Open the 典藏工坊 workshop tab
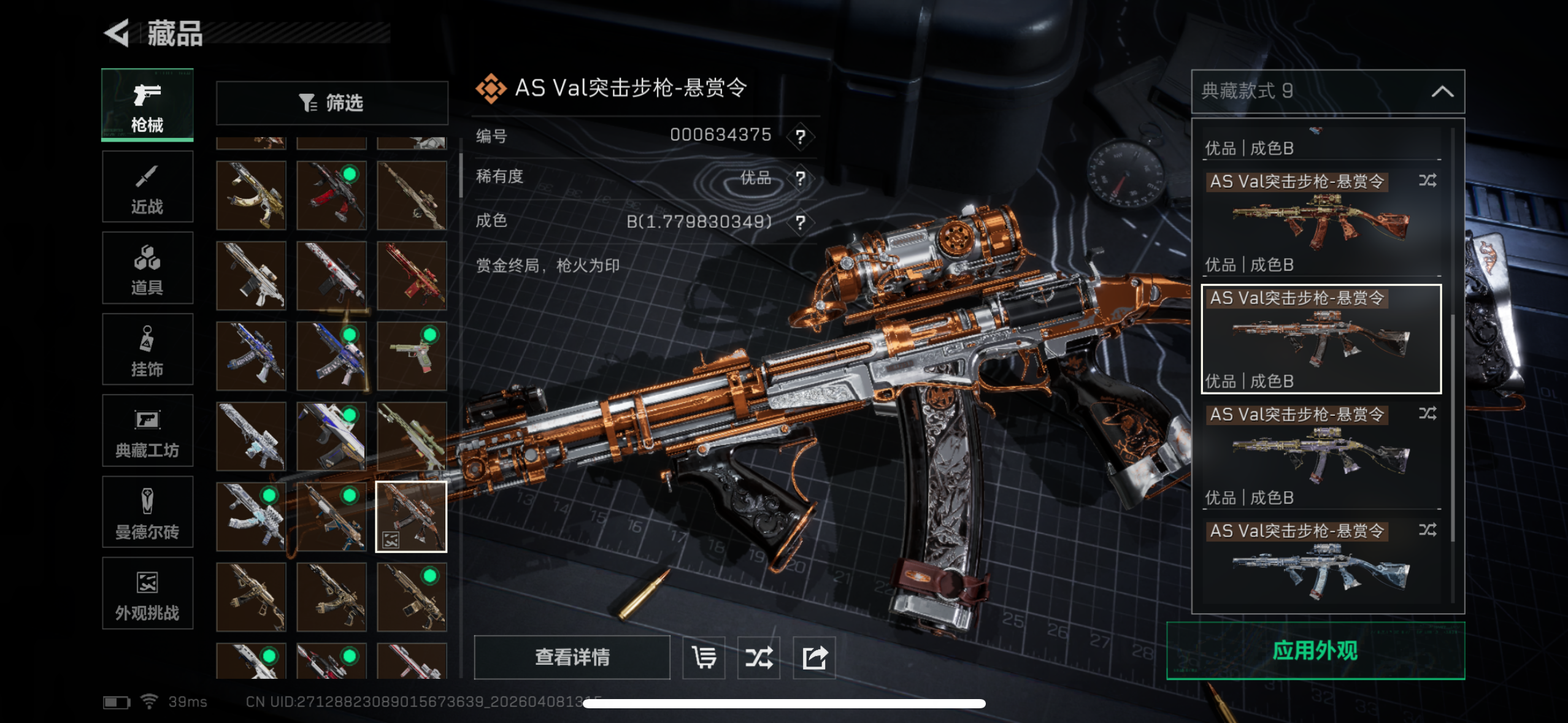Screen dimensions: 1568x723 pos(147,431)
